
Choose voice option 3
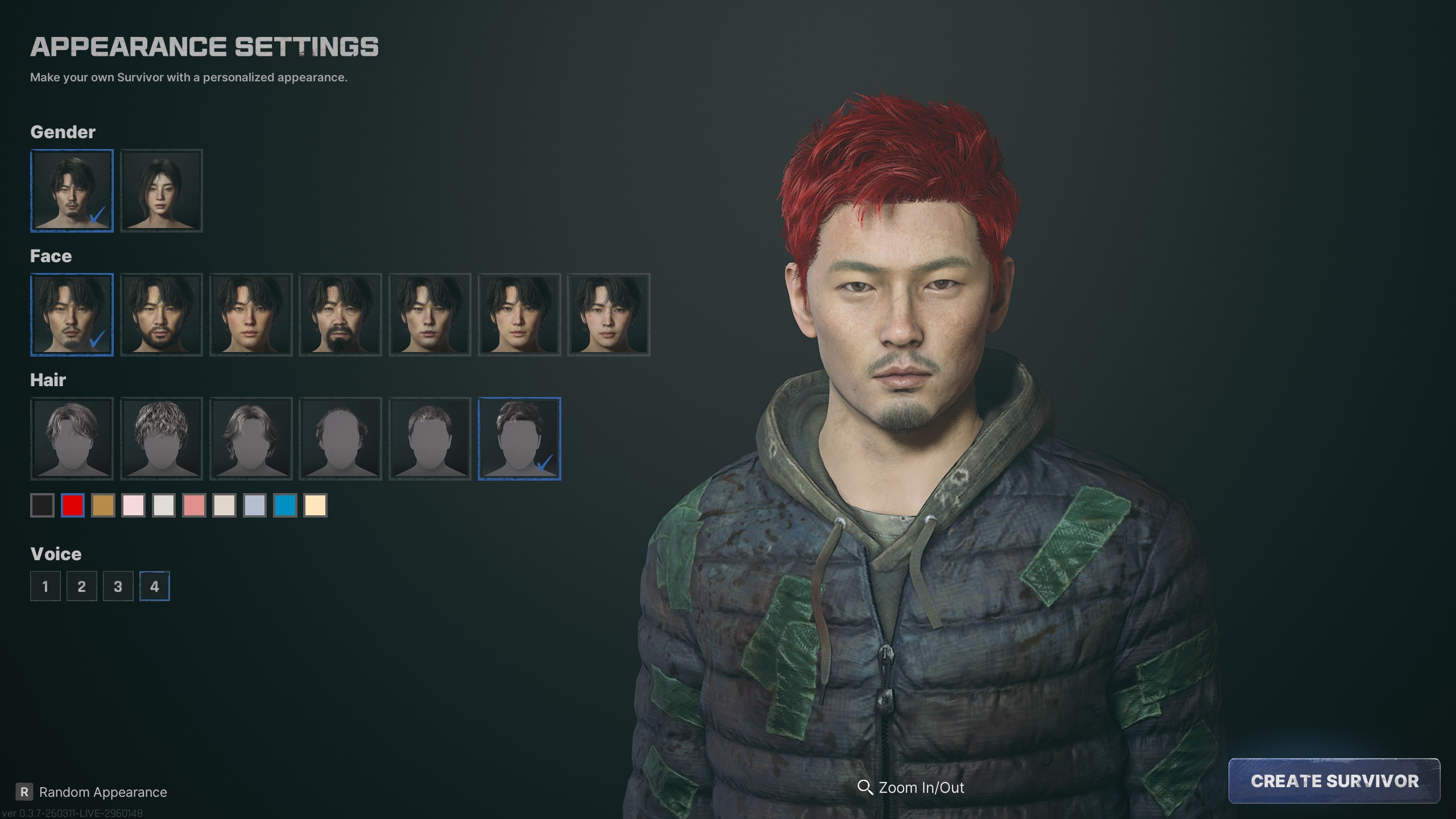coord(118,586)
